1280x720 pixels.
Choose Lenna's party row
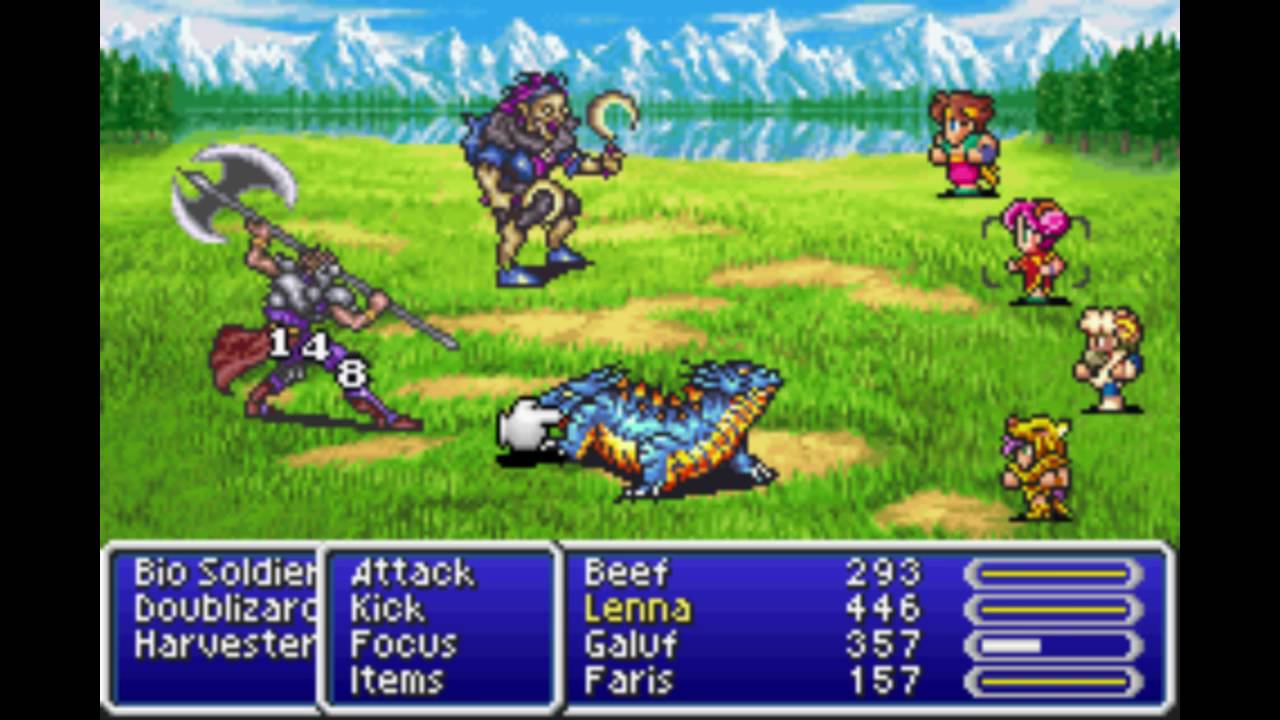[x=637, y=609]
